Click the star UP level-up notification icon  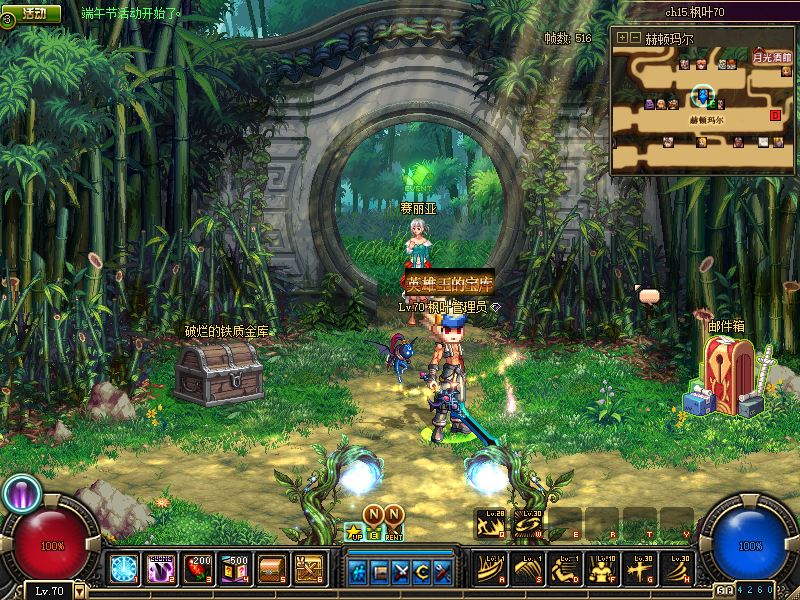point(353,530)
